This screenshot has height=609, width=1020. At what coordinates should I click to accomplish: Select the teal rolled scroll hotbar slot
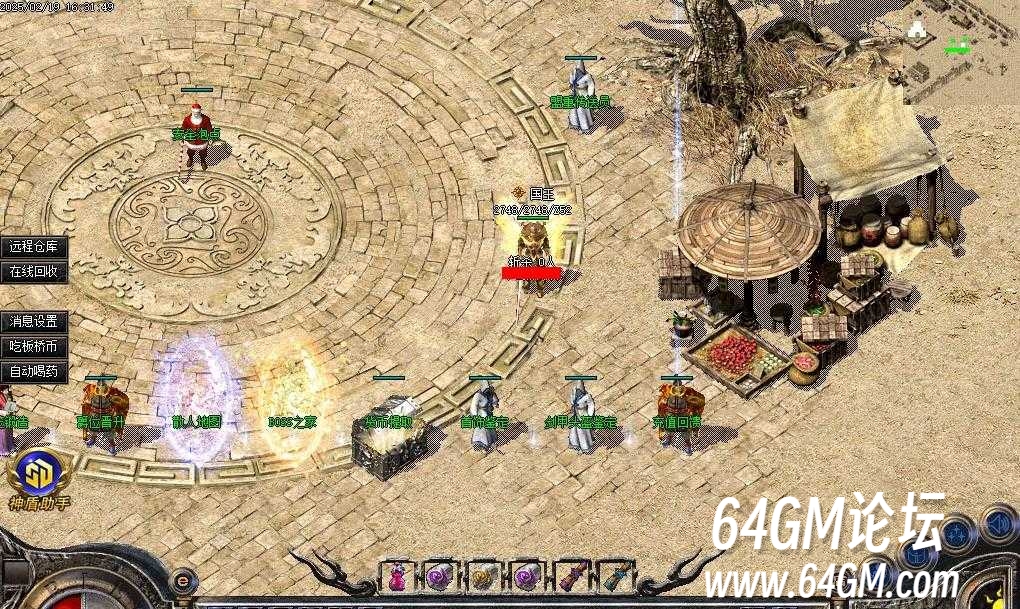click(x=616, y=576)
